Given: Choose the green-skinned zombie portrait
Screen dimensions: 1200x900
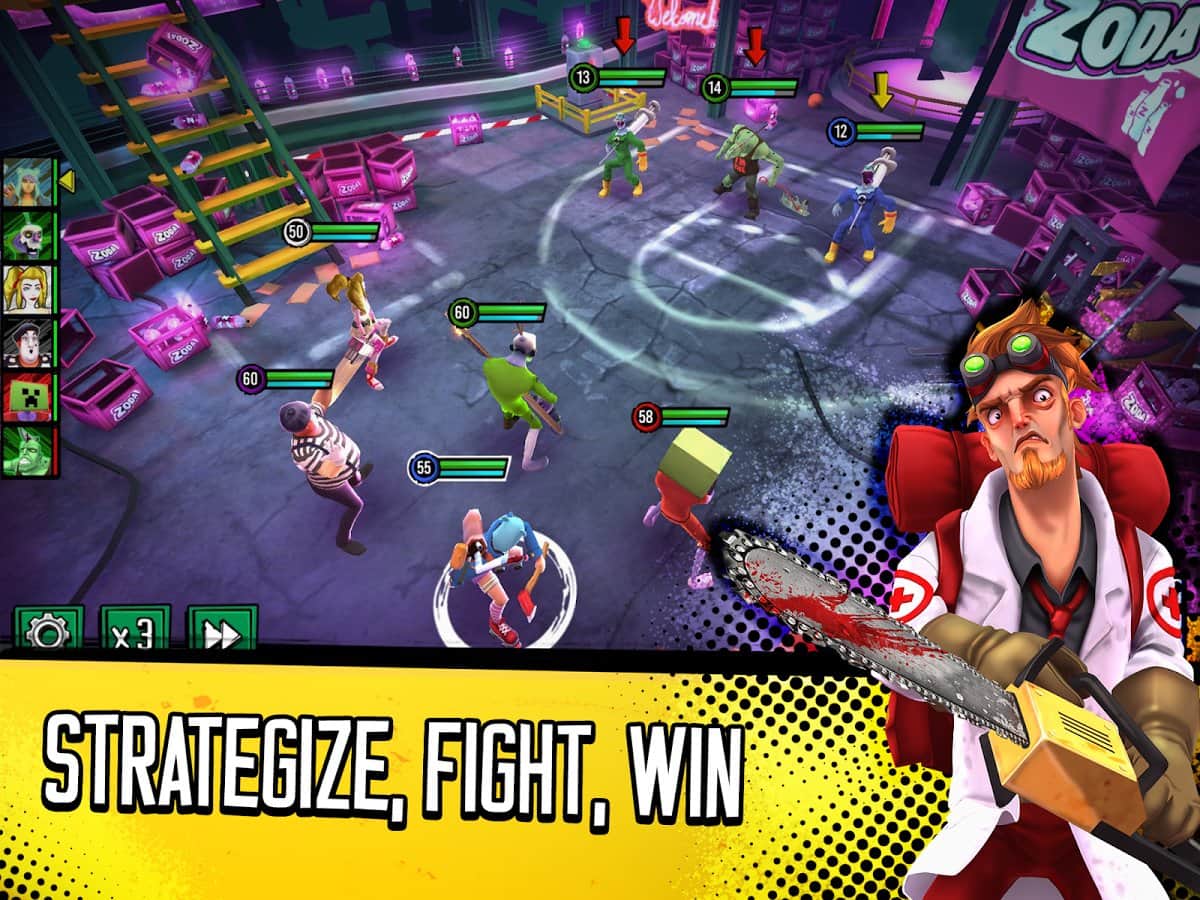Looking at the screenshot, I should click(x=29, y=451).
